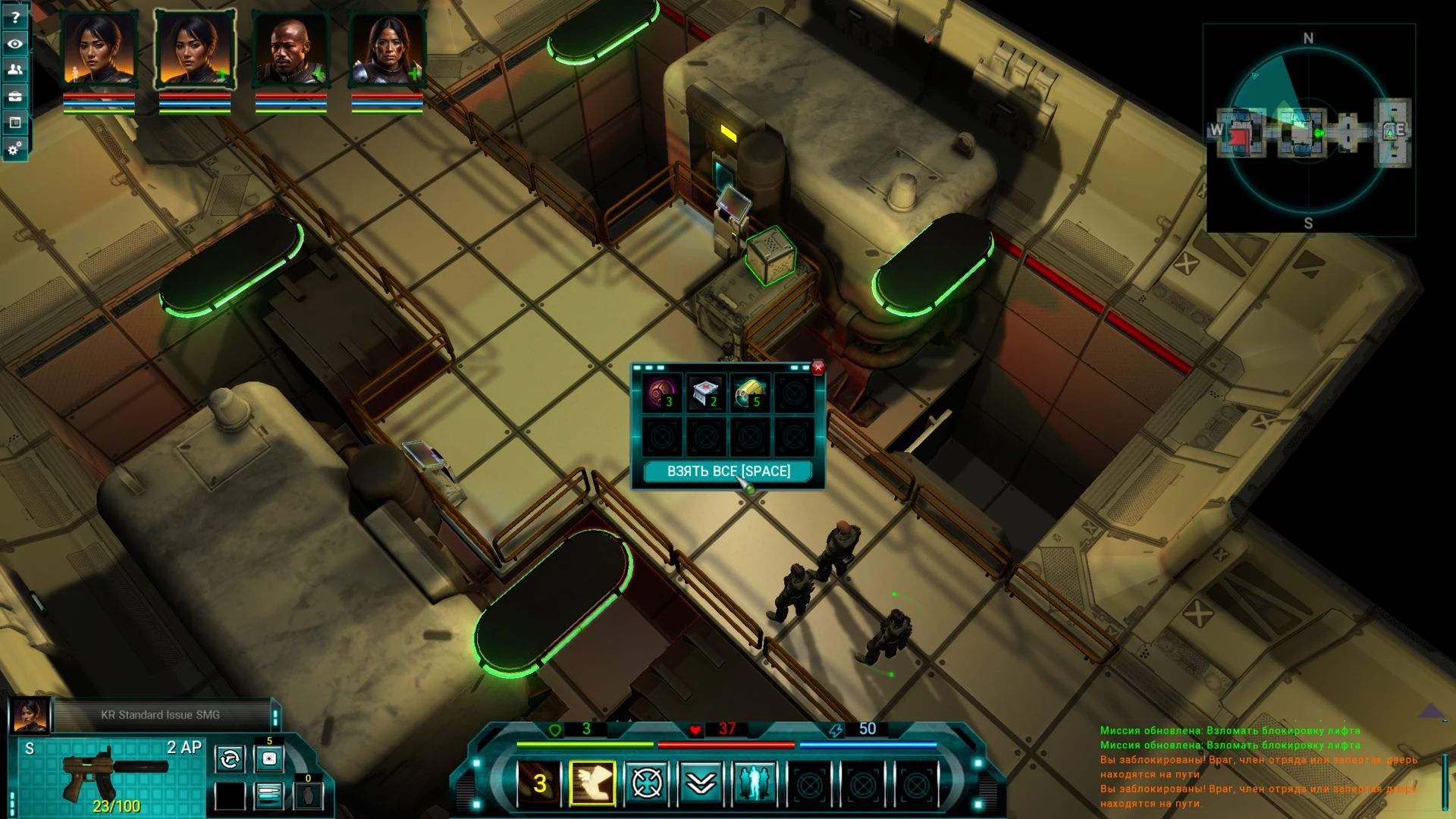Select the bald male squad member portrait

[290, 49]
